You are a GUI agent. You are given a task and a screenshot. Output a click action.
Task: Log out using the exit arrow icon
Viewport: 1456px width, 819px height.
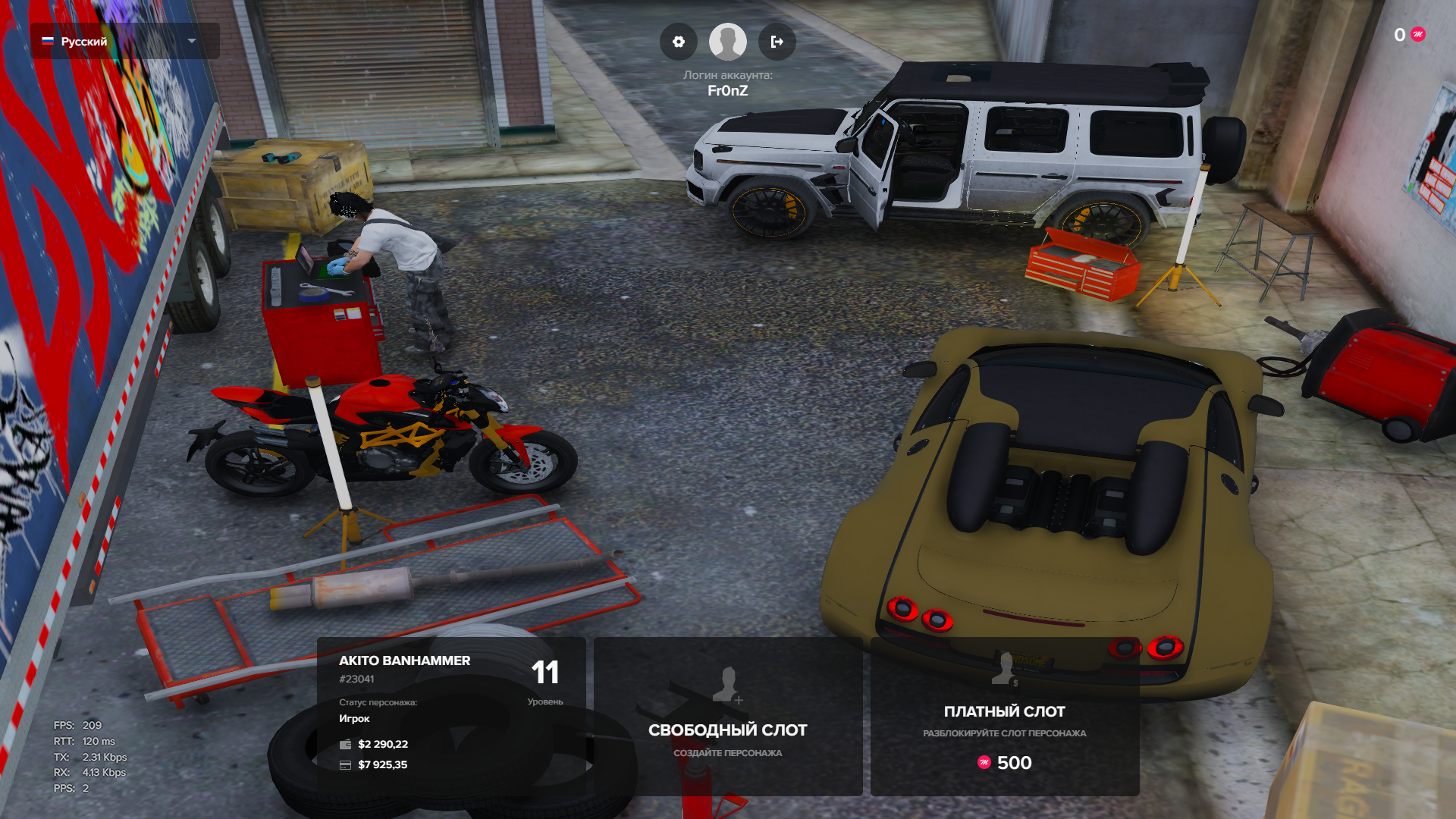click(x=777, y=42)
